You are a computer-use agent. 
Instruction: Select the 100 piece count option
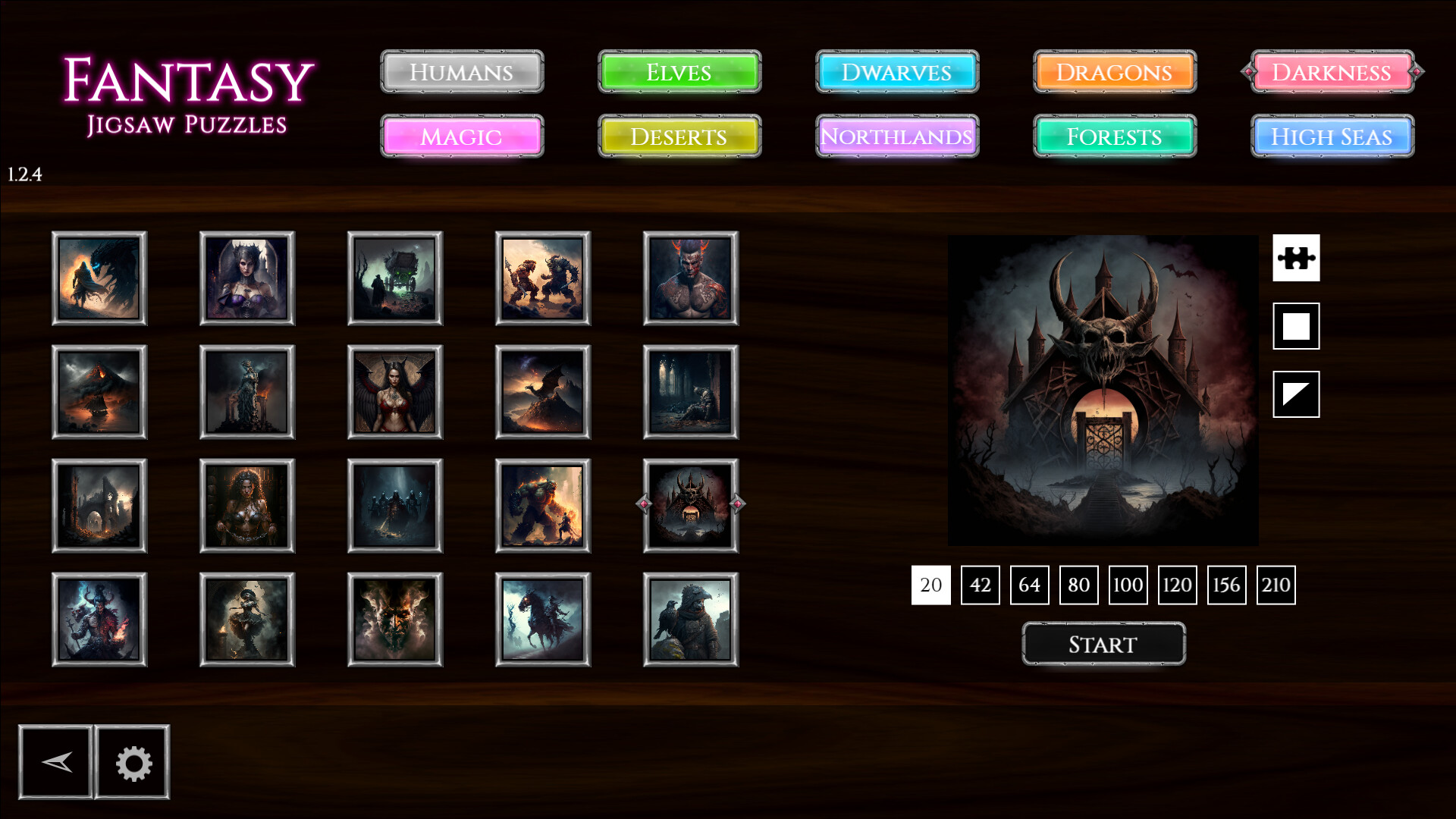(1128, 585)
